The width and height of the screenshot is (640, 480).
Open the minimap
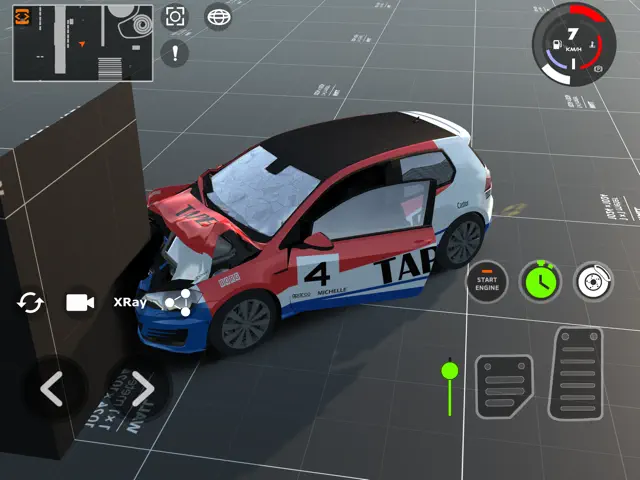point(83,42)
